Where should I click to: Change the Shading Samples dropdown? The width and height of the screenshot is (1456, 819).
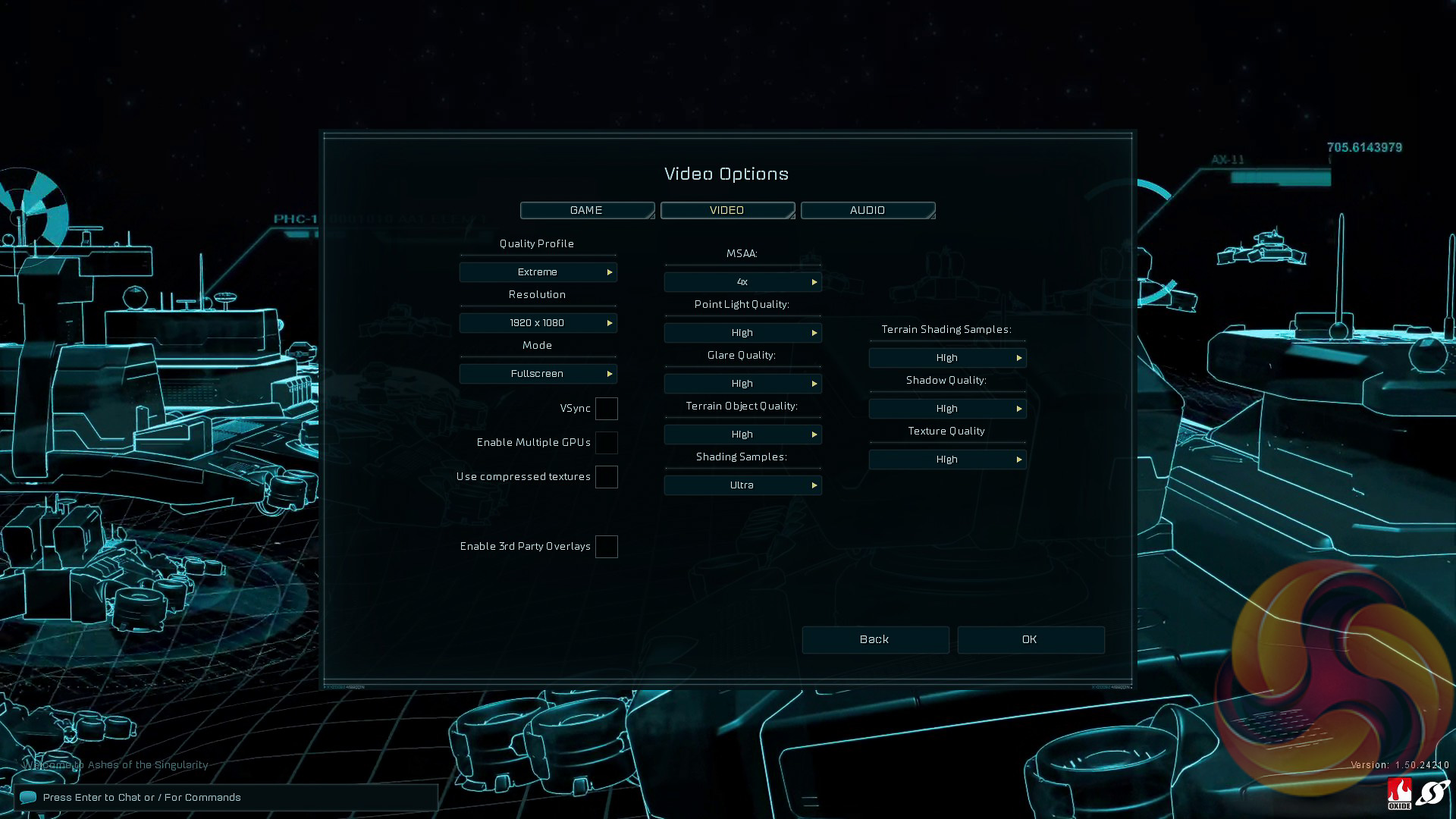[x=742, y=485]
